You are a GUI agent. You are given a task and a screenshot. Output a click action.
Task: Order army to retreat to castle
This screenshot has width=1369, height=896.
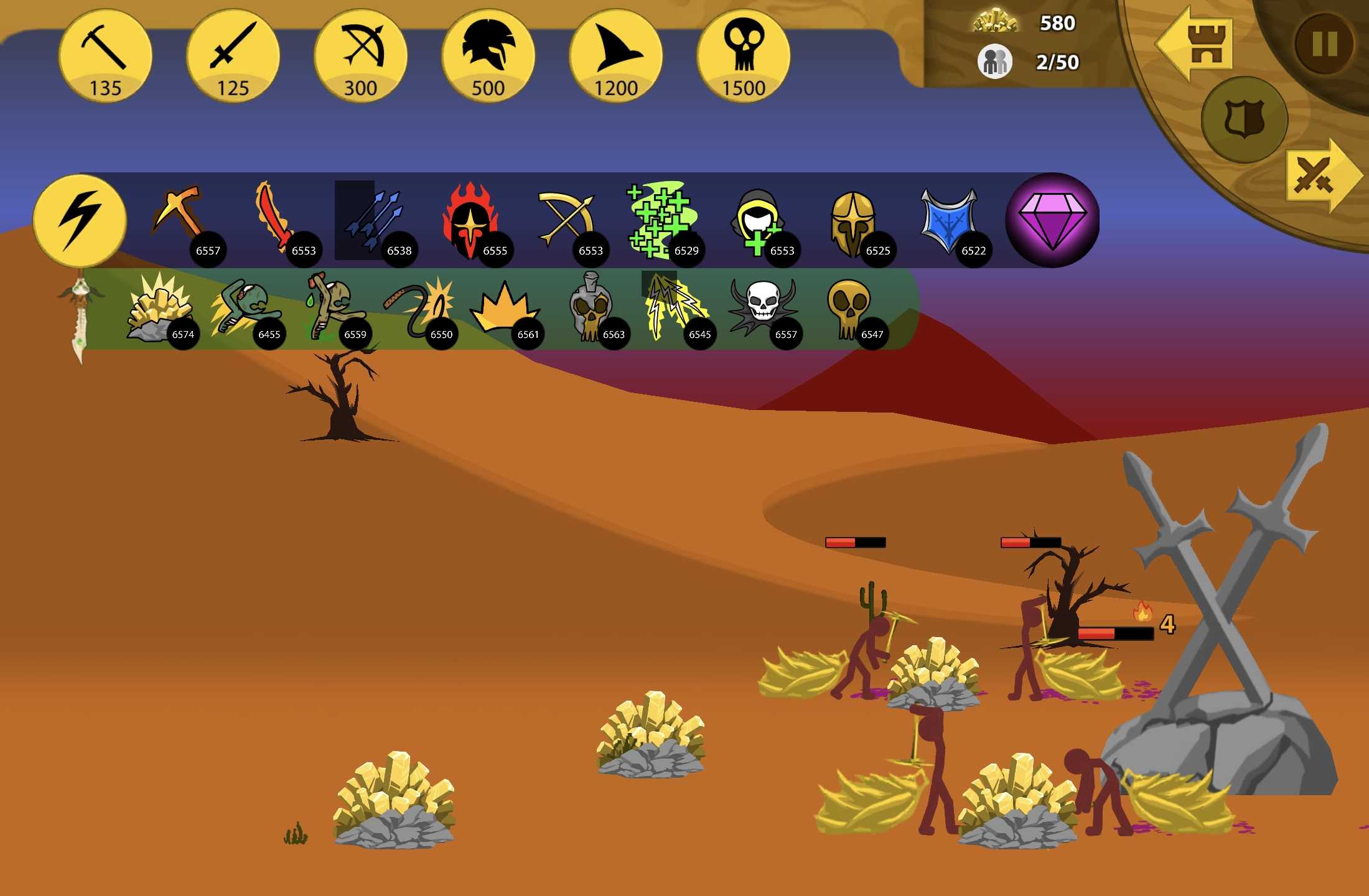pos(1195,44)
